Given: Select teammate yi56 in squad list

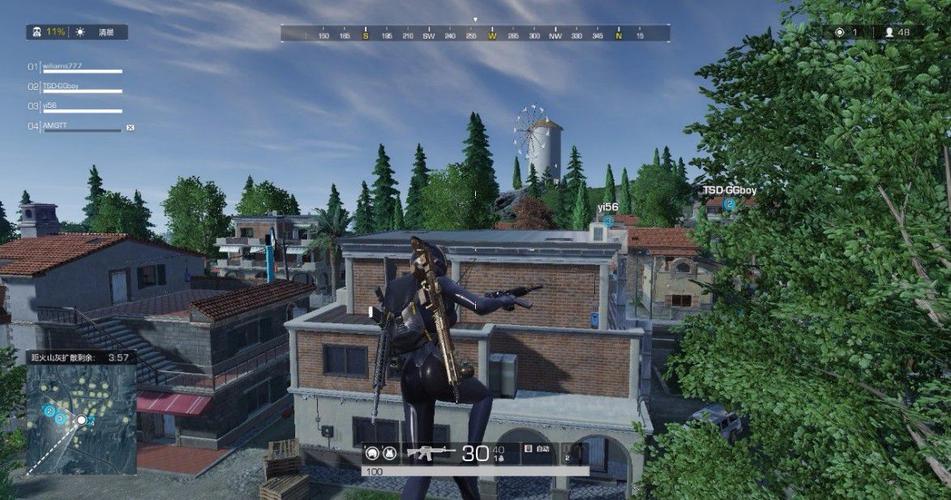Looking at the screenshot, I should click(x=50, y=105).
